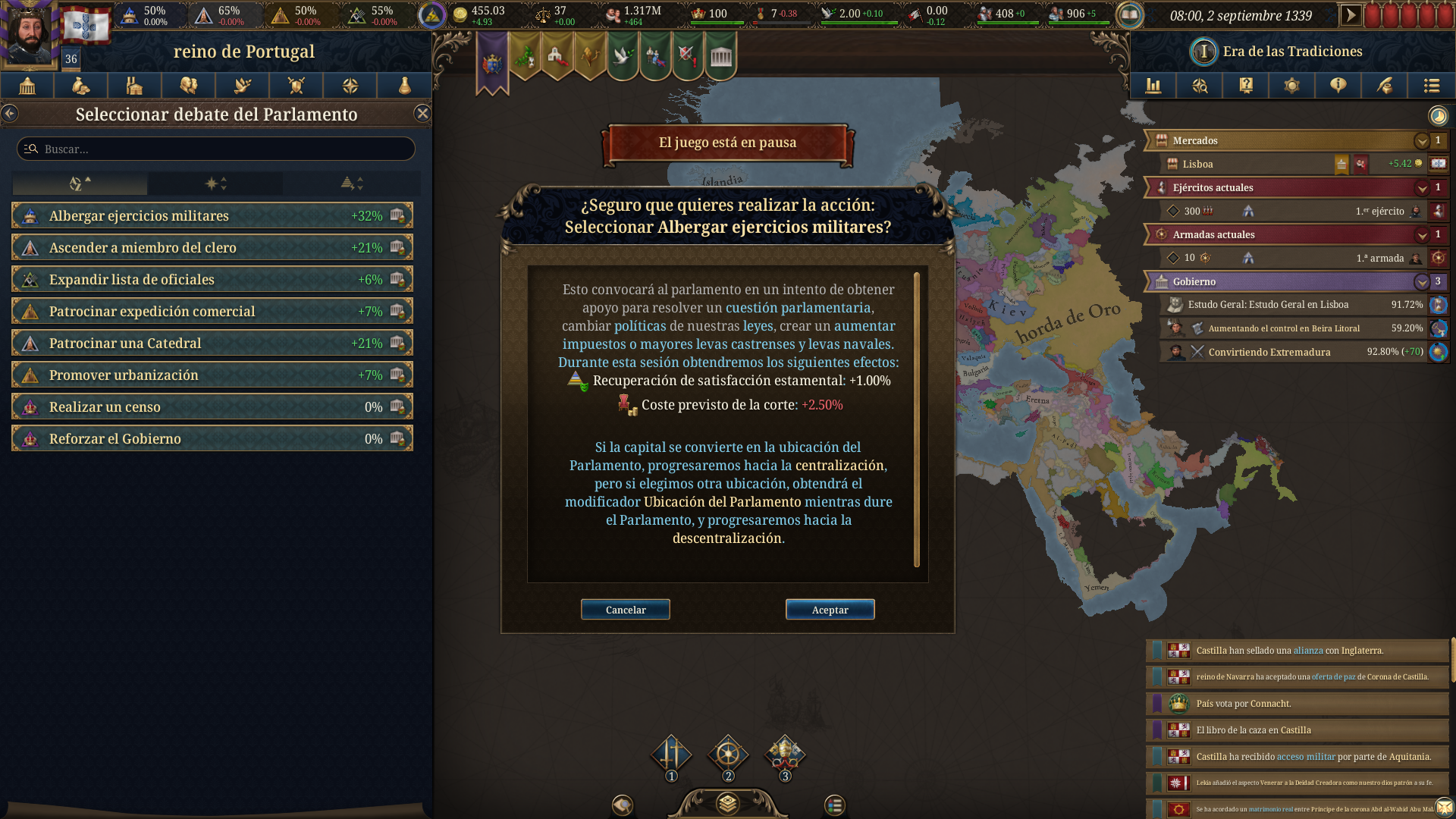Open the statistics ledger bar chart icon
1456x819 pixels.
pyautogui.click(x=1153, y=86)
